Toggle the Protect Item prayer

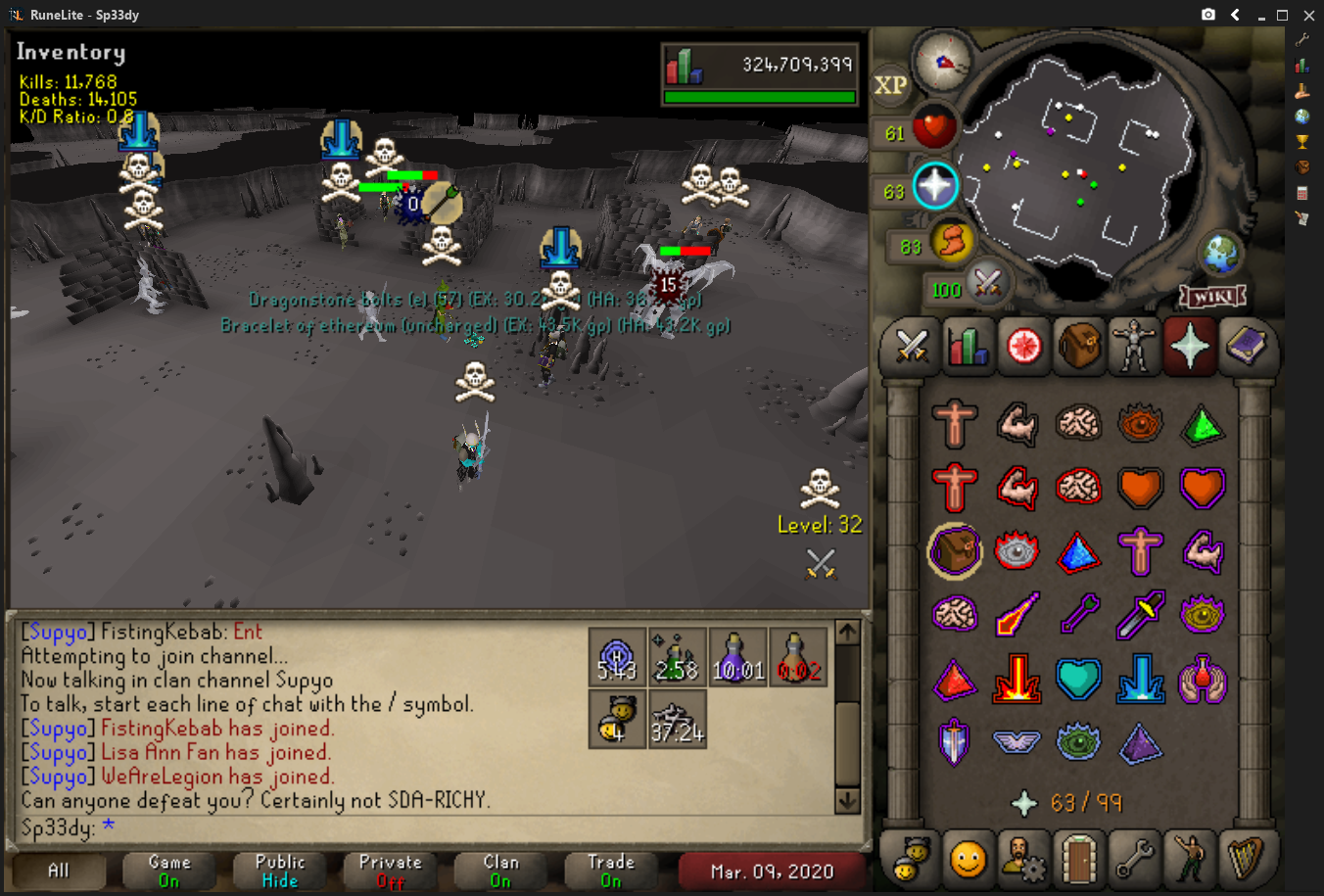(x=954, y=552)
